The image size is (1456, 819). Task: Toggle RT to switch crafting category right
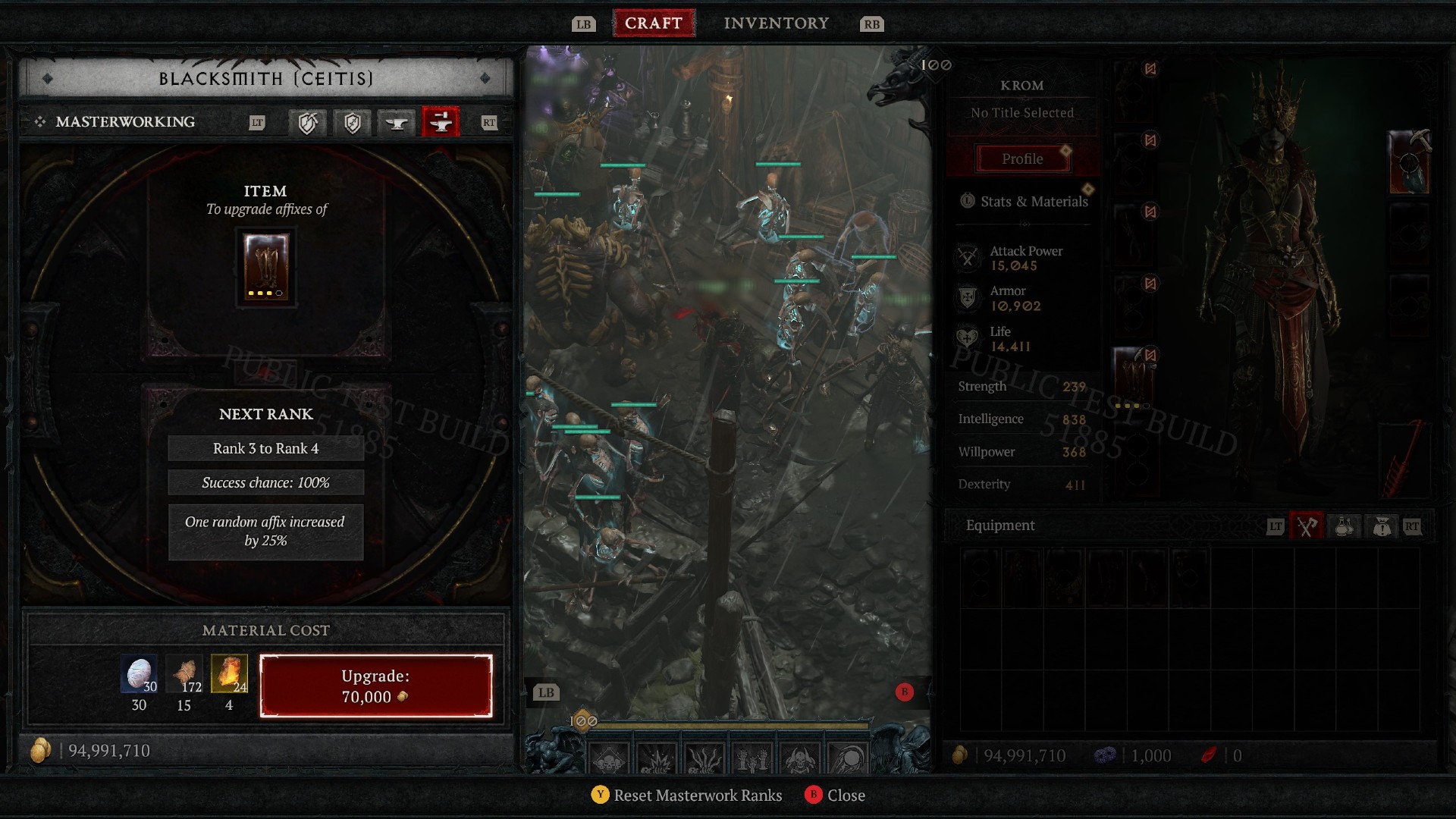pos(490,122)
